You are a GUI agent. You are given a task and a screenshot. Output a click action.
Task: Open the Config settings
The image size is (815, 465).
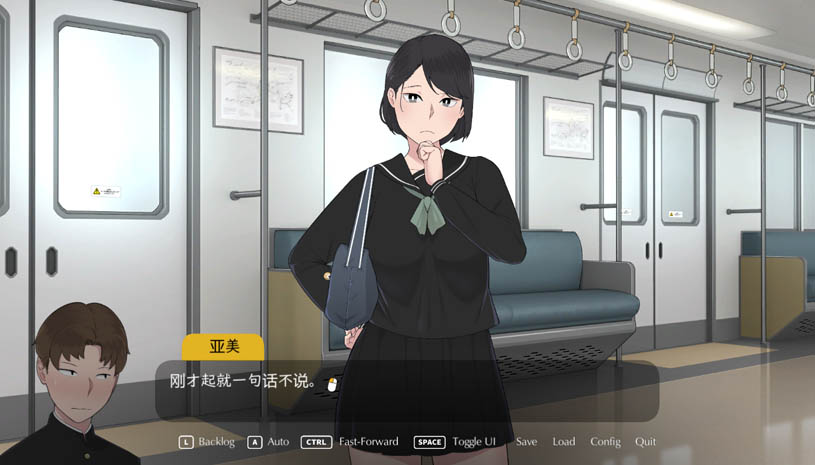point(605,442)
